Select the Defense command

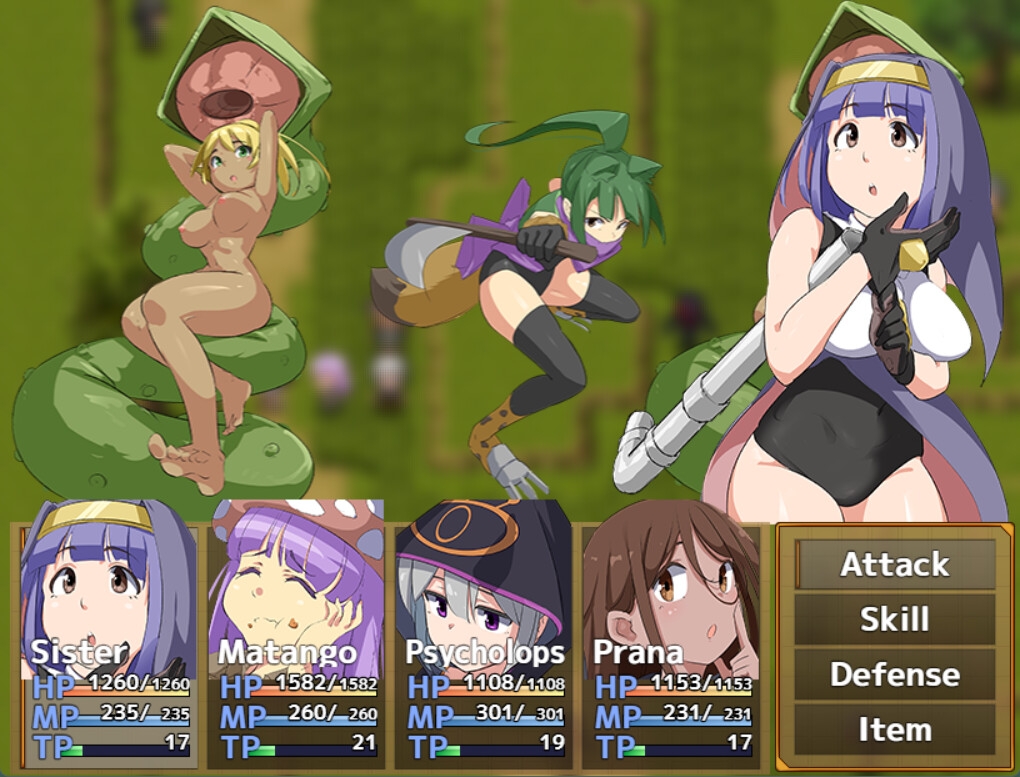pyautogui.click(x=895, y=674)
